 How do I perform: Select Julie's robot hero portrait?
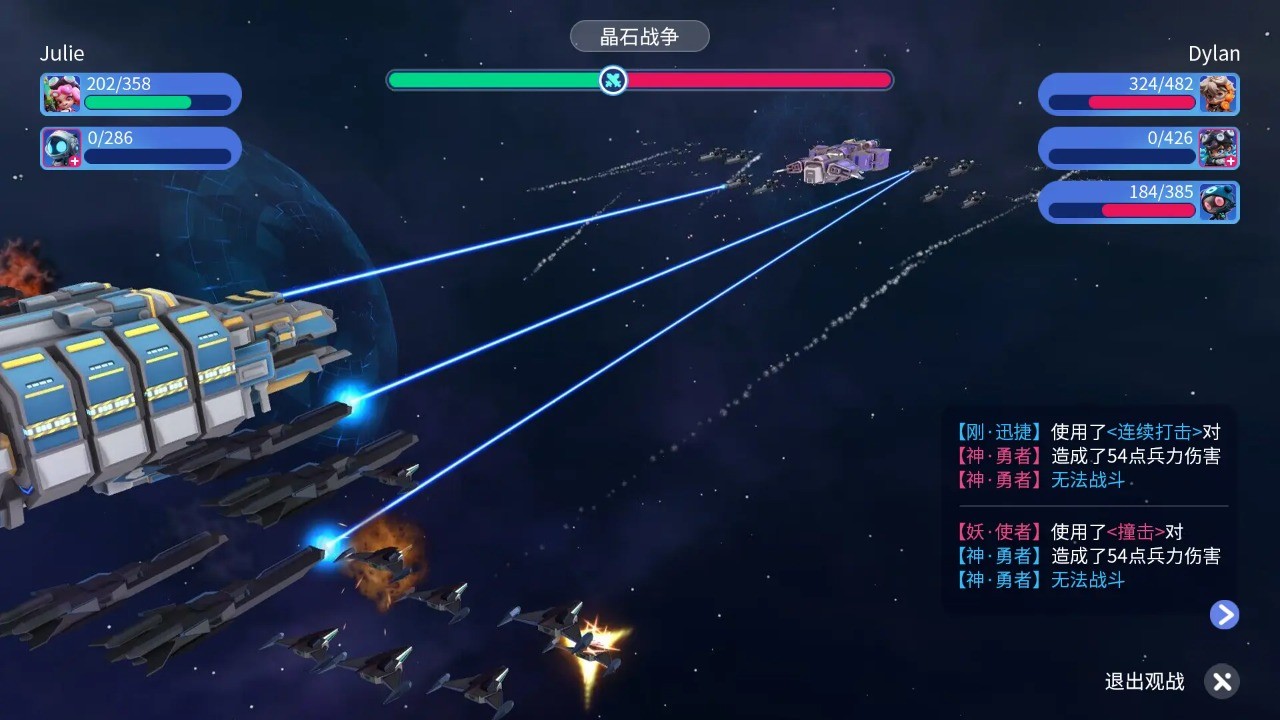click(x=62, y=148)
